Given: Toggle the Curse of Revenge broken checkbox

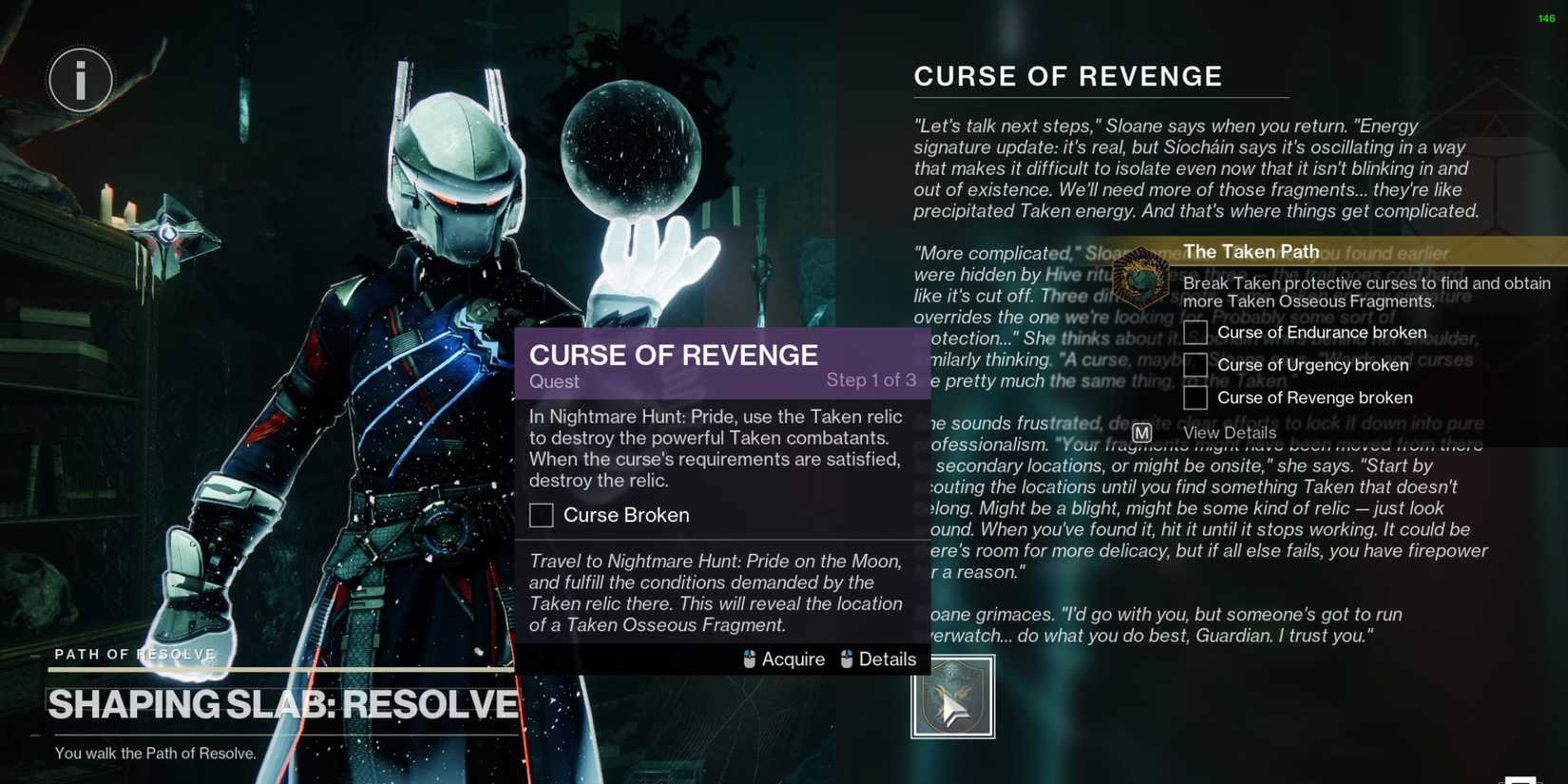Looking at the screenshot, I should click(1195, 397).
